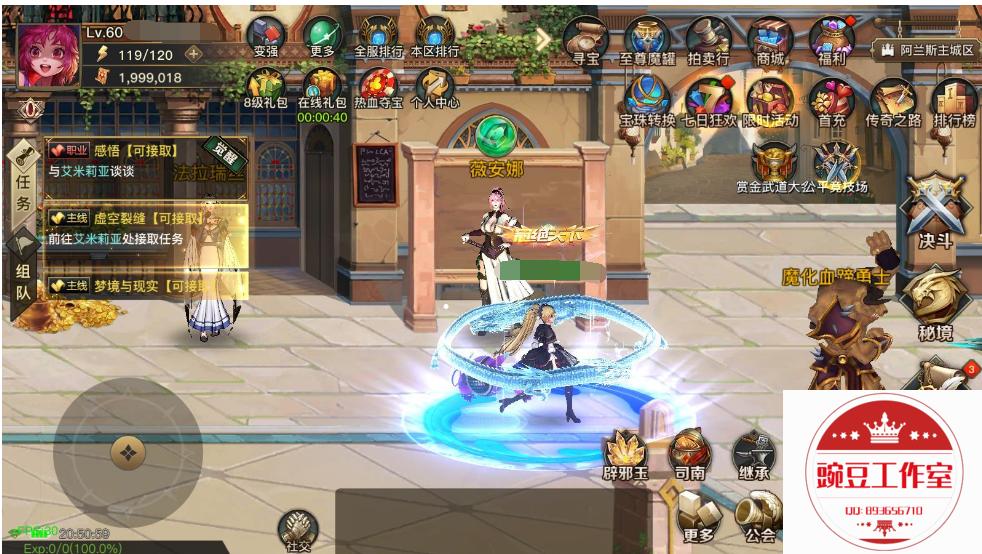Screen dimensions: 982x554
Task: Click the 更多 green orb icon
Action: [322, 35]
